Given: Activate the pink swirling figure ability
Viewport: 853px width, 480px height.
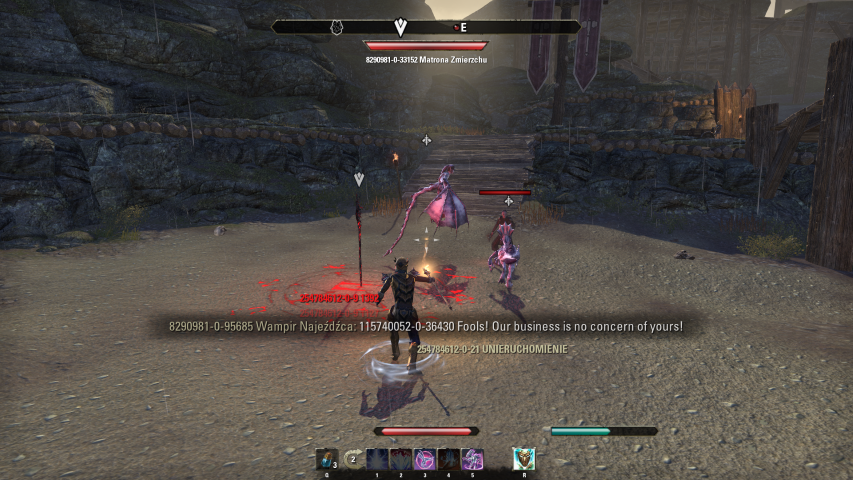Looking at the screenshot, I should pos(424,459).
